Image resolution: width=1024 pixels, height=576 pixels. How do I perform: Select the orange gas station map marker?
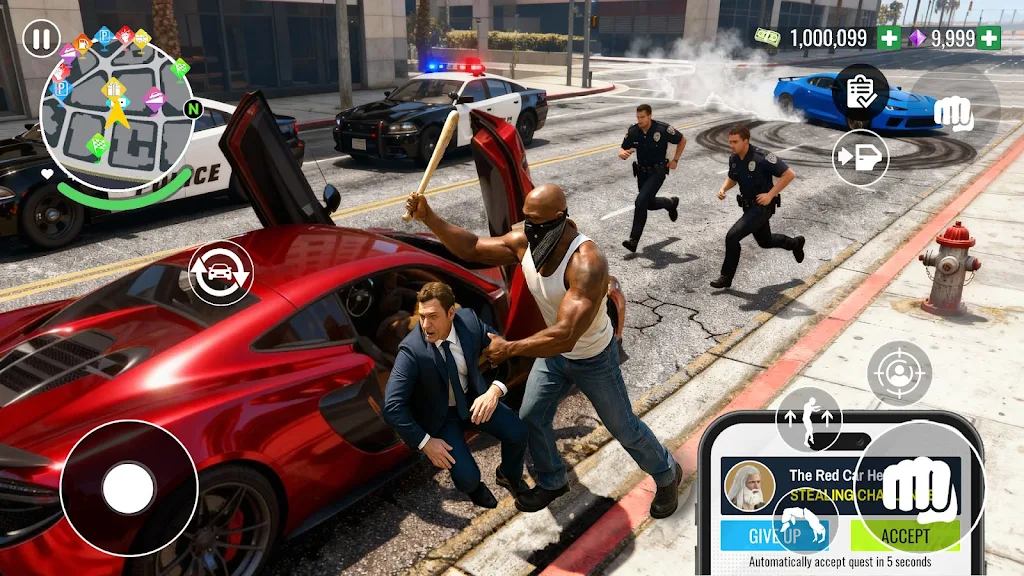(x=82, y=43)
